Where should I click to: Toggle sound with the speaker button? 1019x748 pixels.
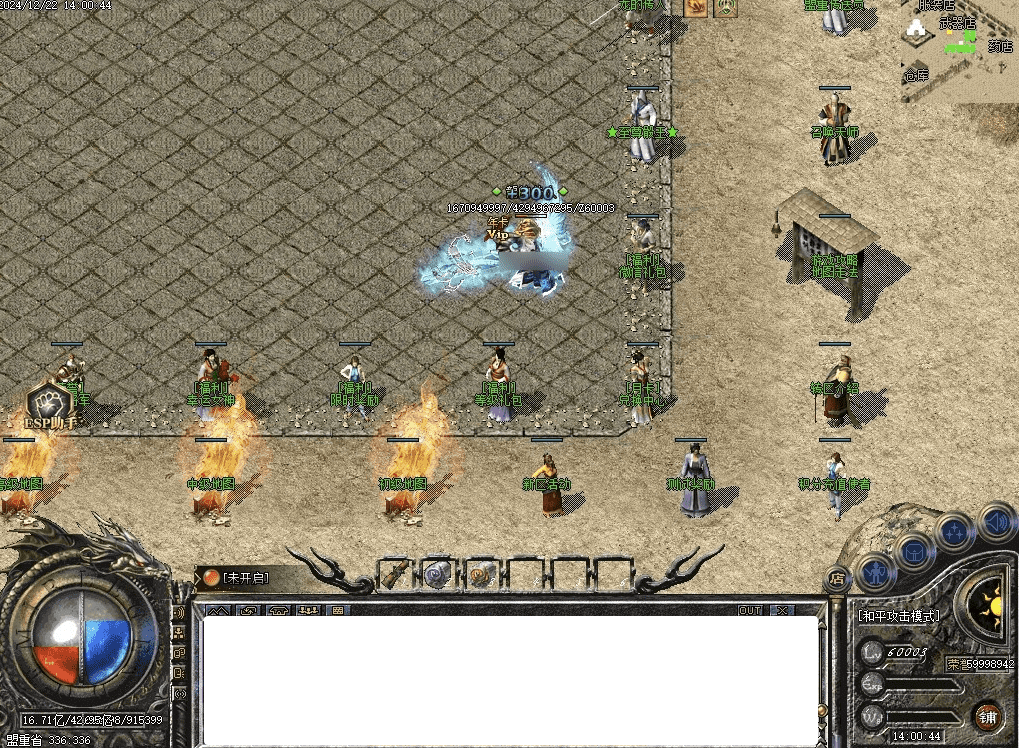pyautogui.click(x=995, y=521)
